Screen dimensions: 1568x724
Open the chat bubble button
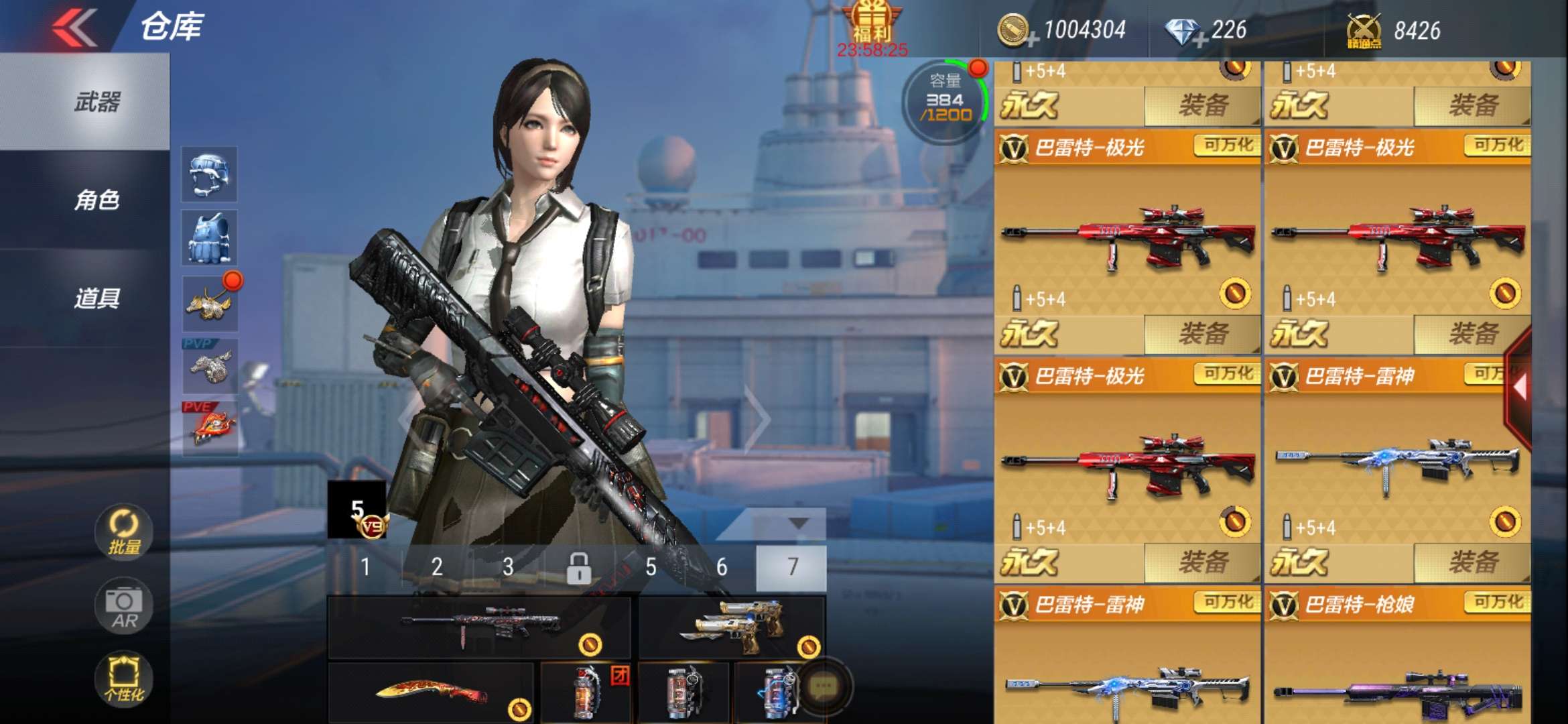pyautogui.click(x=823, y=686)
